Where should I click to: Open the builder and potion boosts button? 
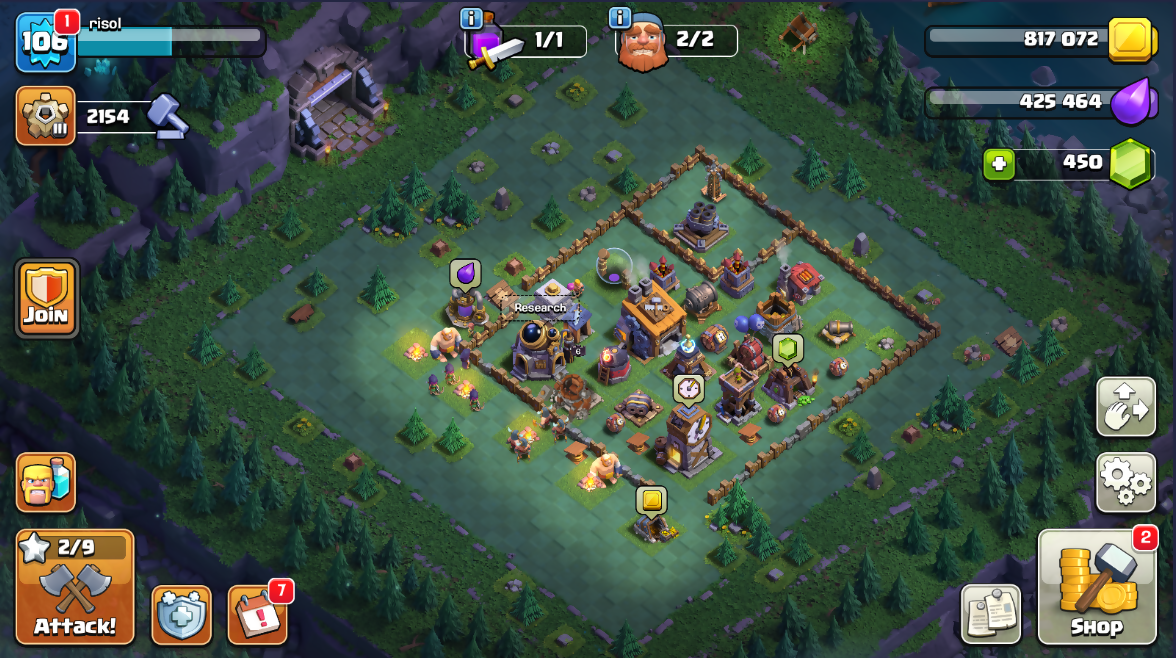coord(46,482)
